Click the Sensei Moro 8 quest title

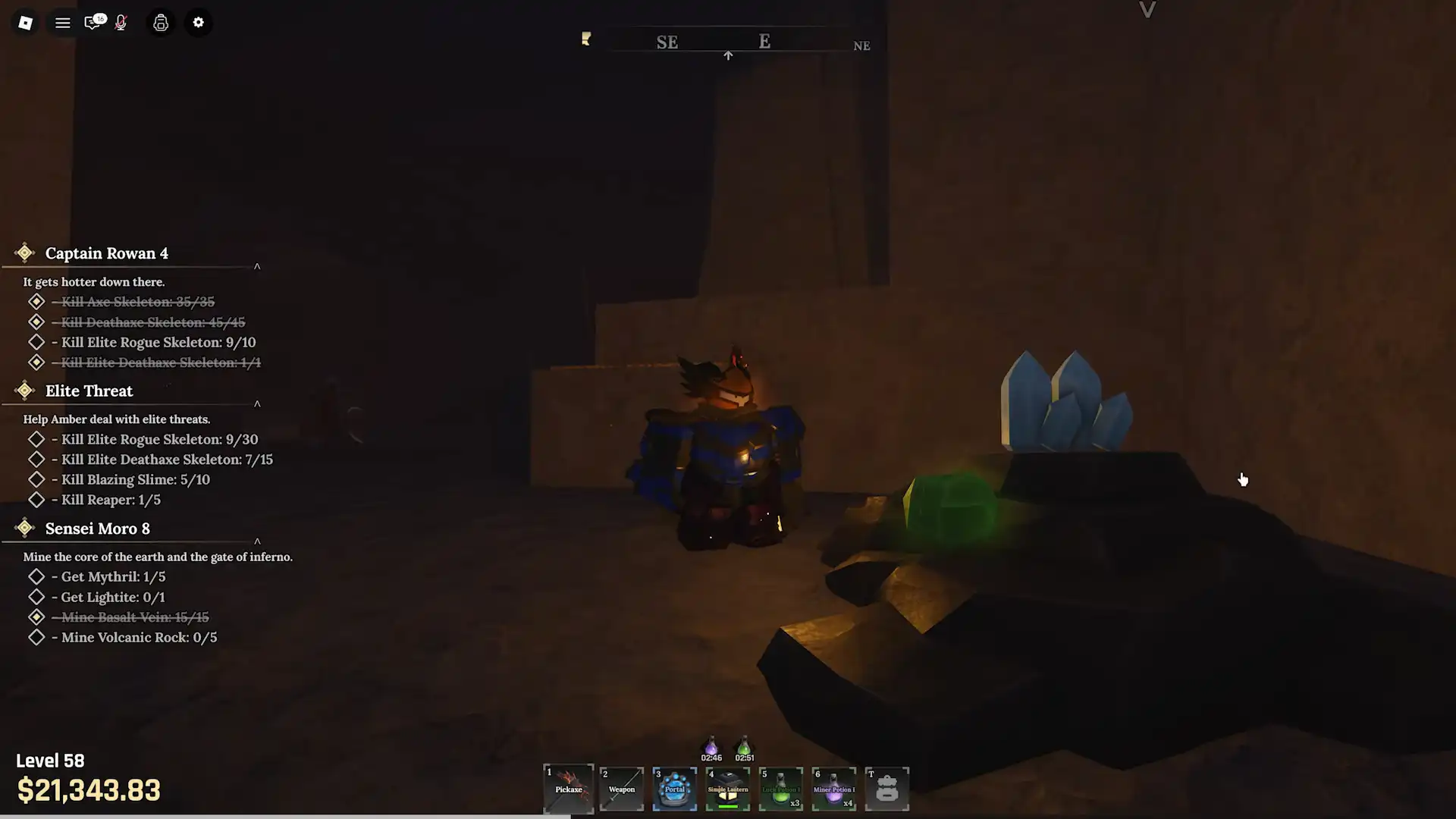96,529
